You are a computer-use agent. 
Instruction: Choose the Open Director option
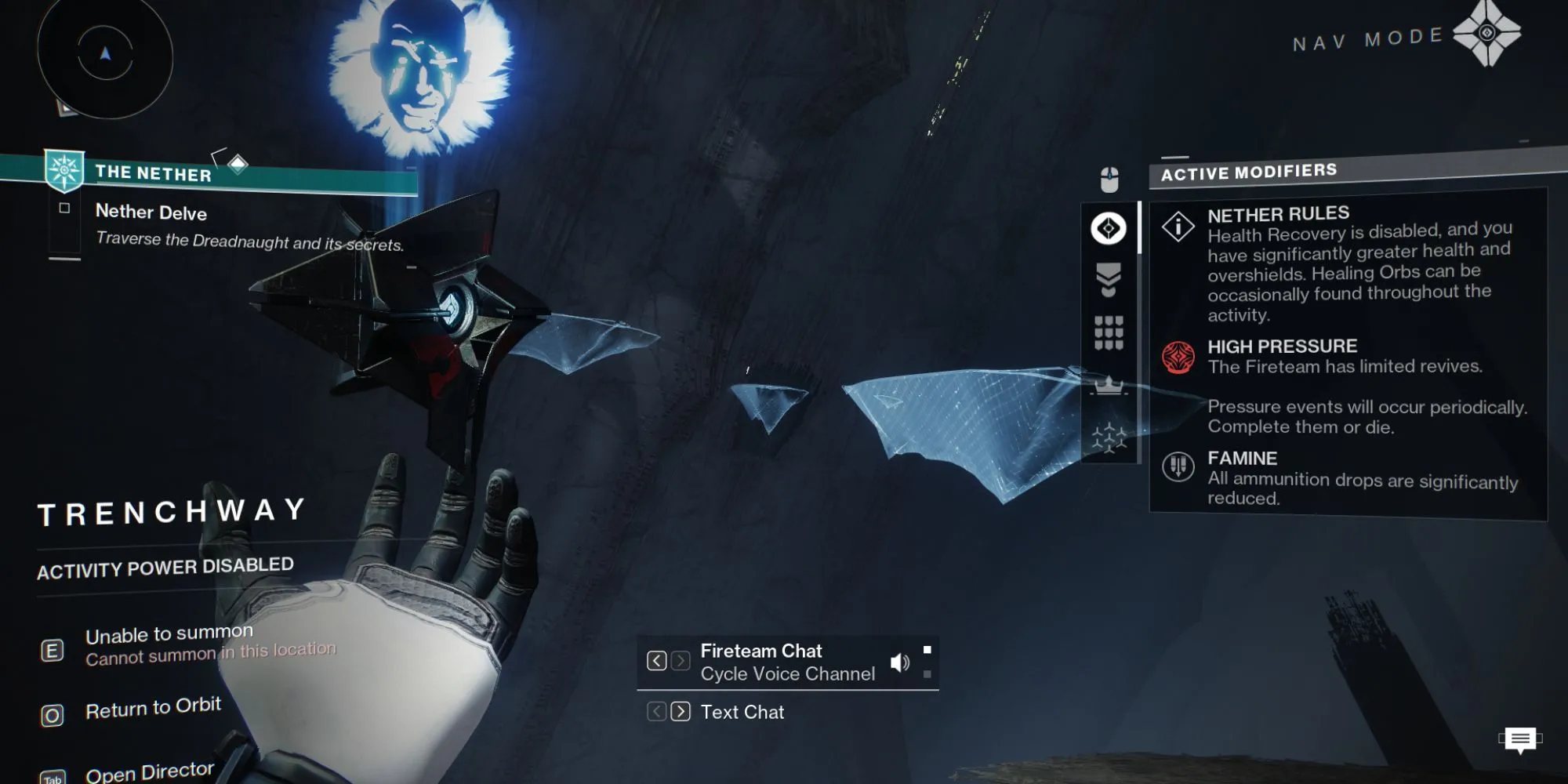point(149,772)
